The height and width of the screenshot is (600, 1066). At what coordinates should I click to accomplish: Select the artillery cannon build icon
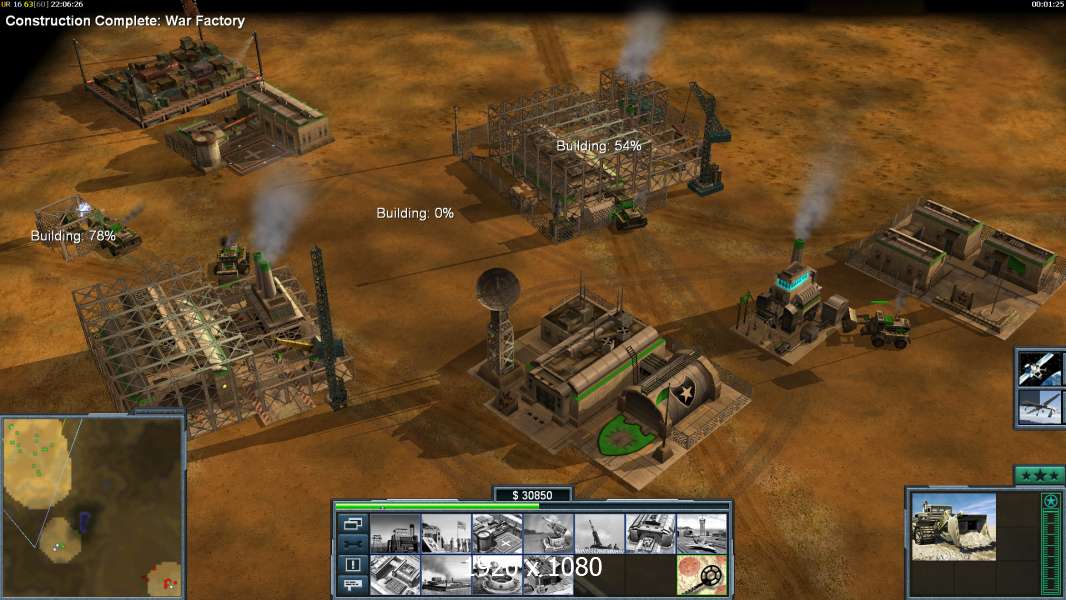point(598,533)
